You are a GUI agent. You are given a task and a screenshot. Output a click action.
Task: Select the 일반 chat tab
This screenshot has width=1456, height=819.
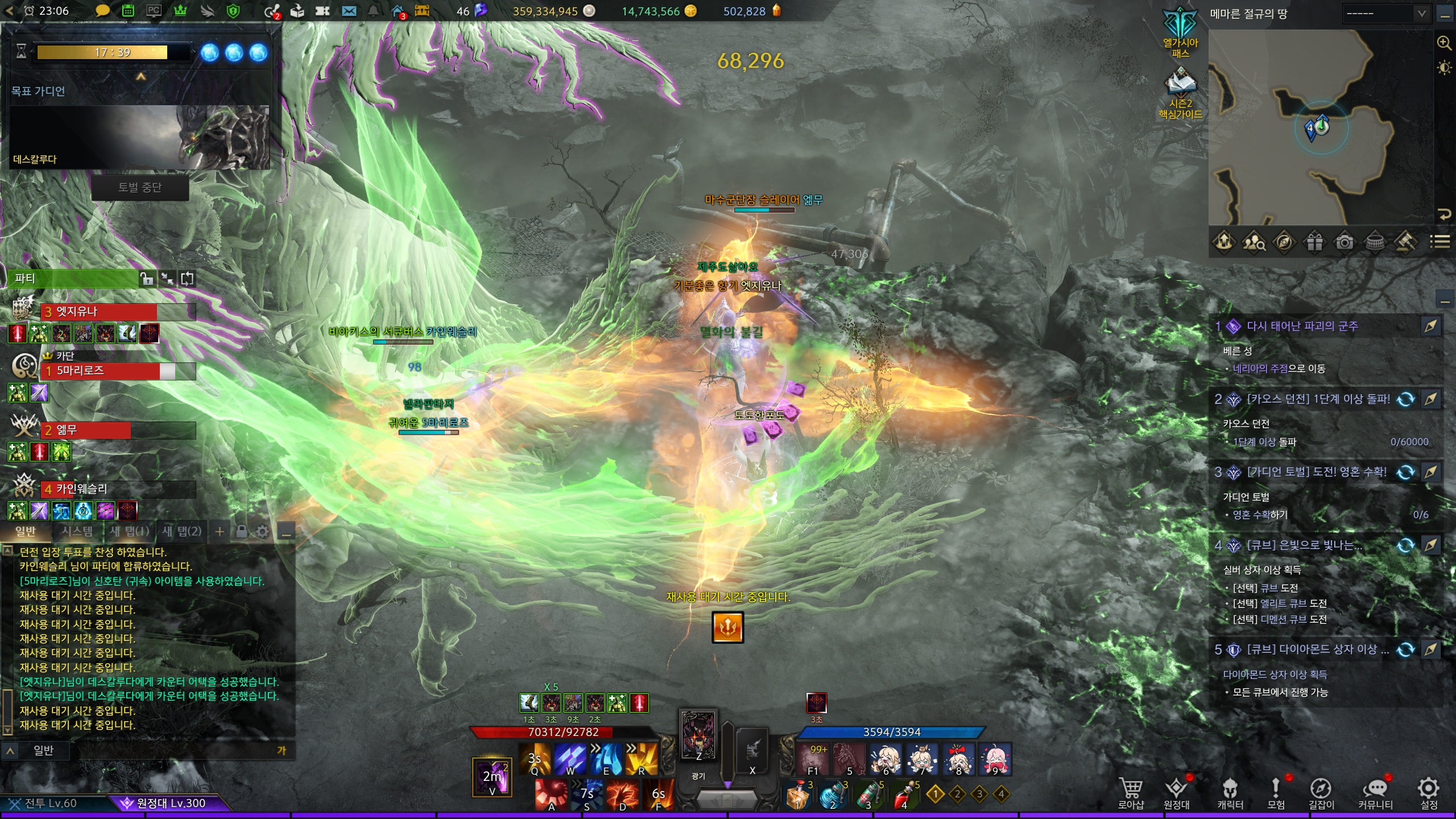tap(26, 531)
